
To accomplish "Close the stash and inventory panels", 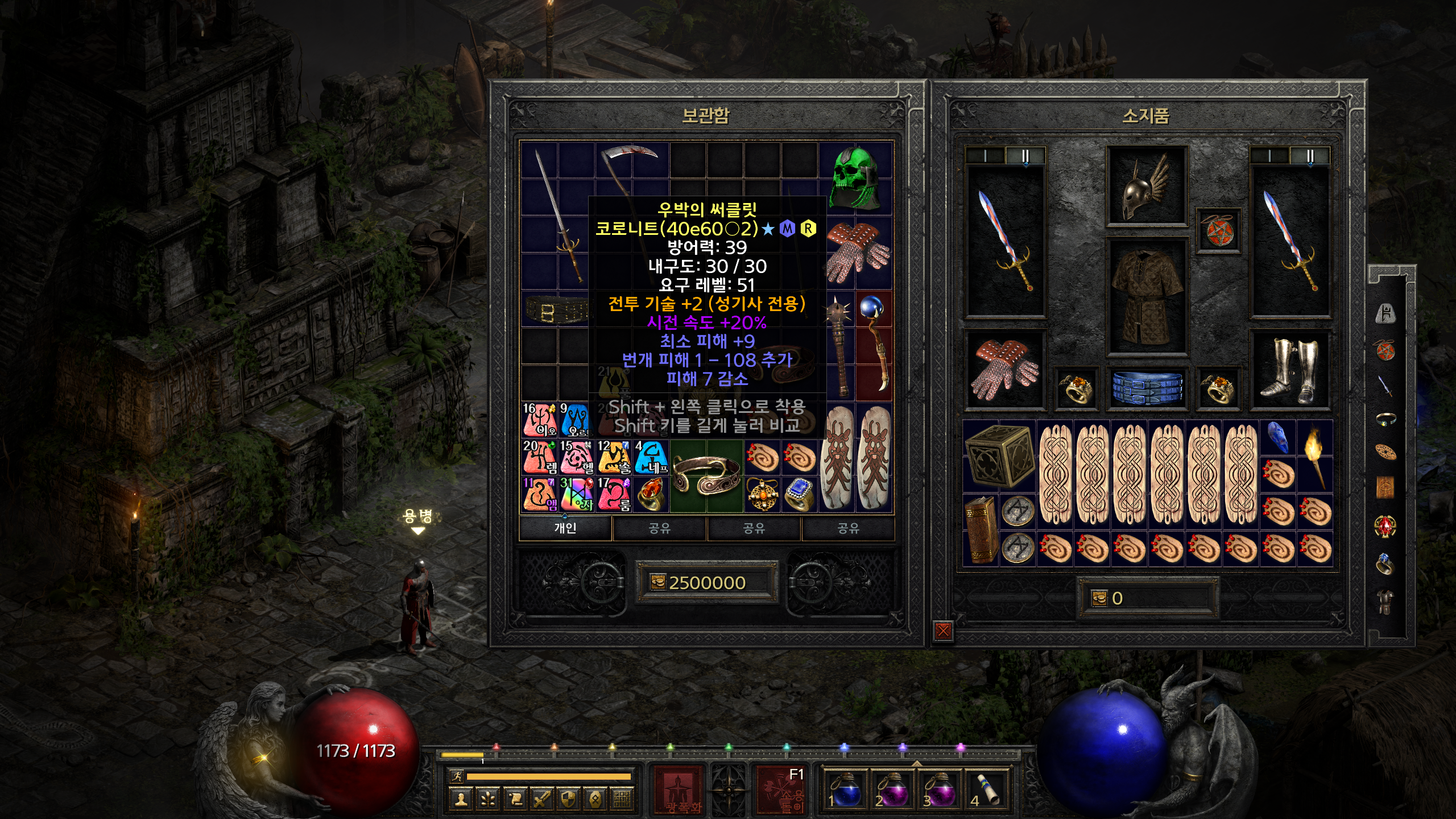I will 943,630.
